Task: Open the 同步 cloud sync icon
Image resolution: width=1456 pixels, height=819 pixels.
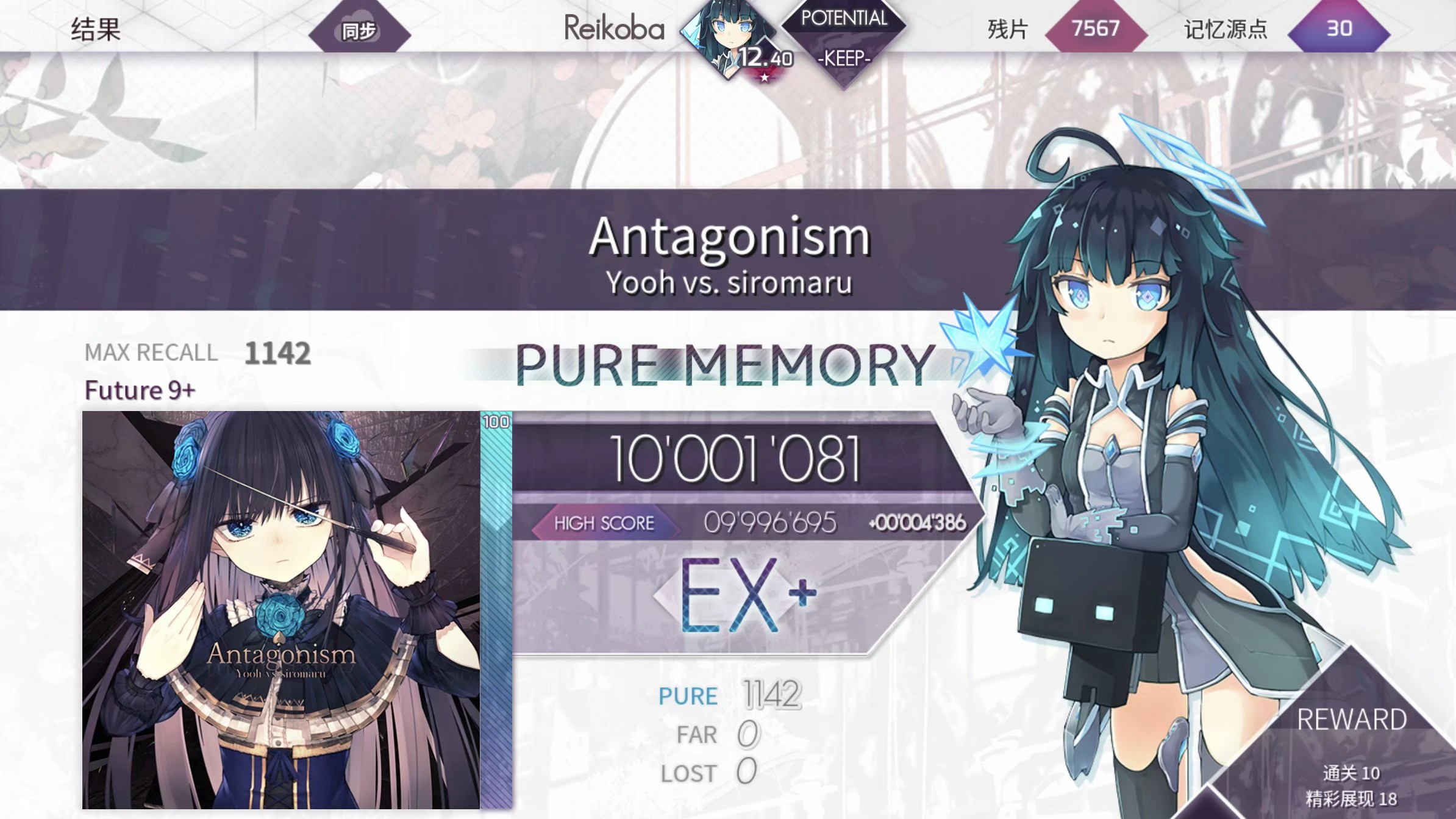Action: click(360, 29)
